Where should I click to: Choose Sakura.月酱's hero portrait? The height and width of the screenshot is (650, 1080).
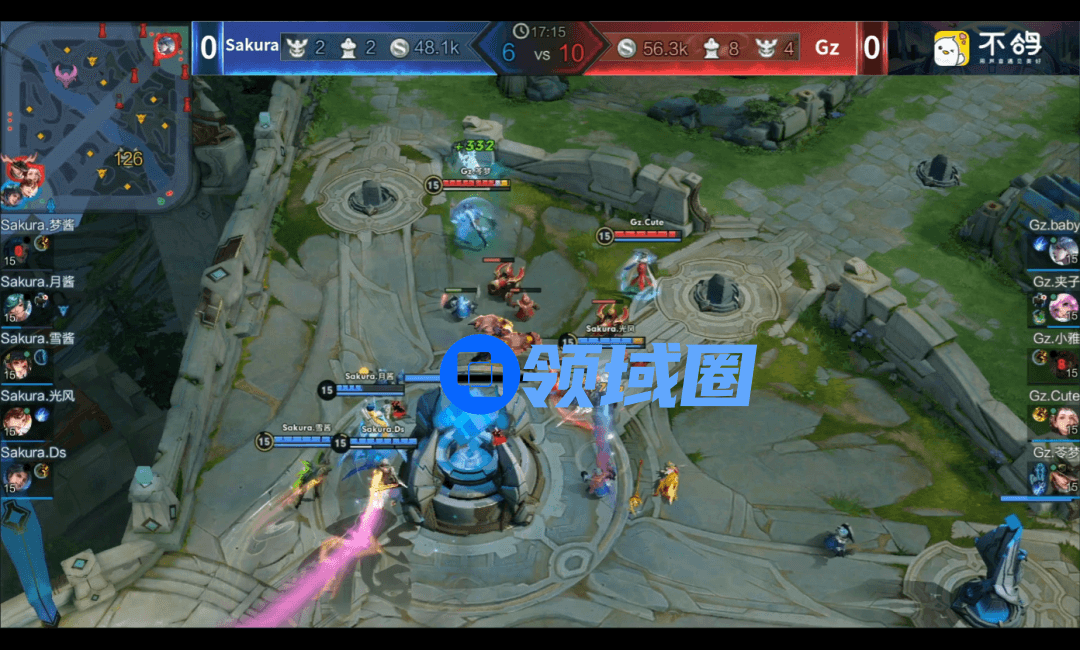point(17,306)
